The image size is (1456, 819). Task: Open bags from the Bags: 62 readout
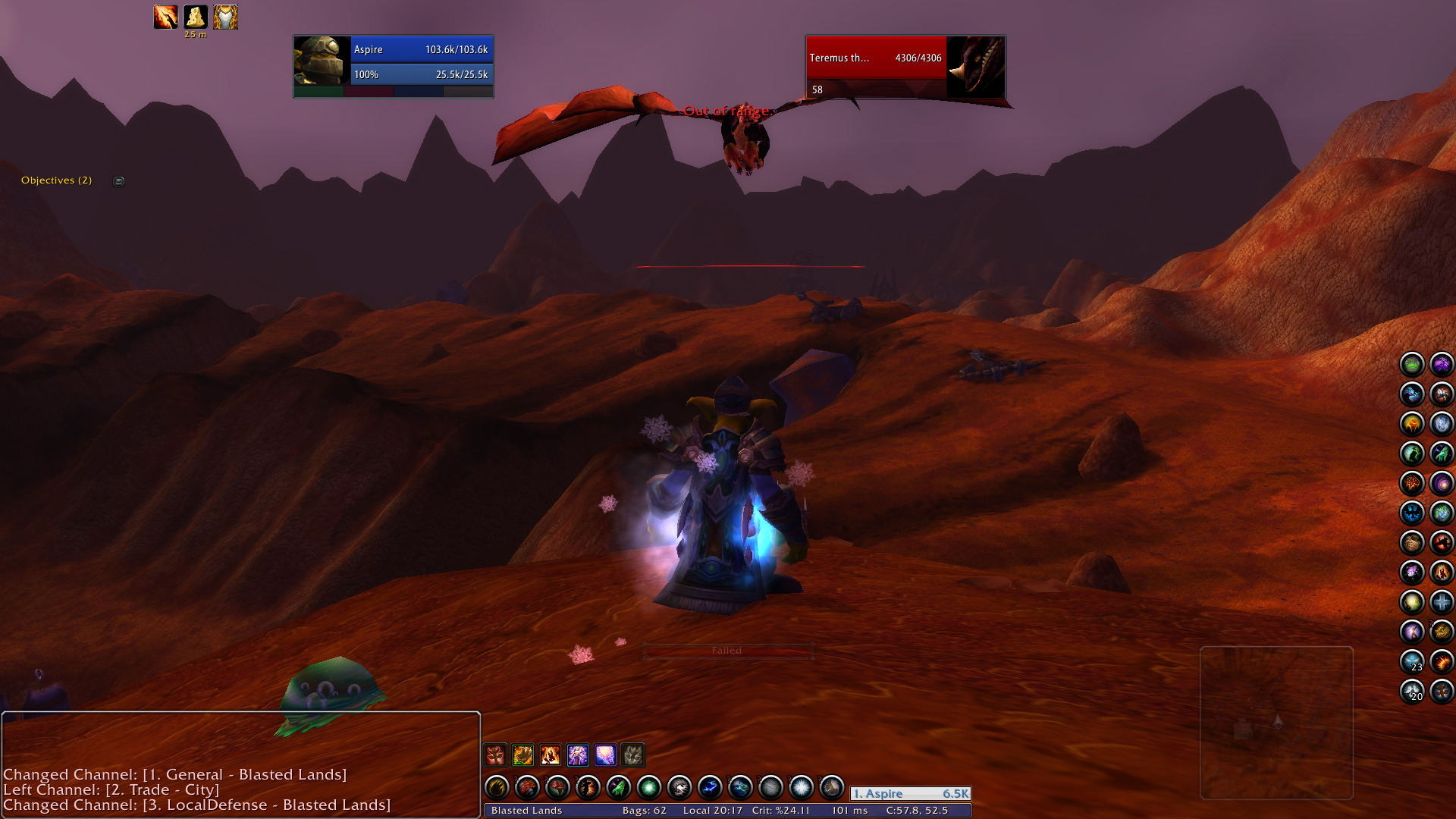tap(644, 811)
